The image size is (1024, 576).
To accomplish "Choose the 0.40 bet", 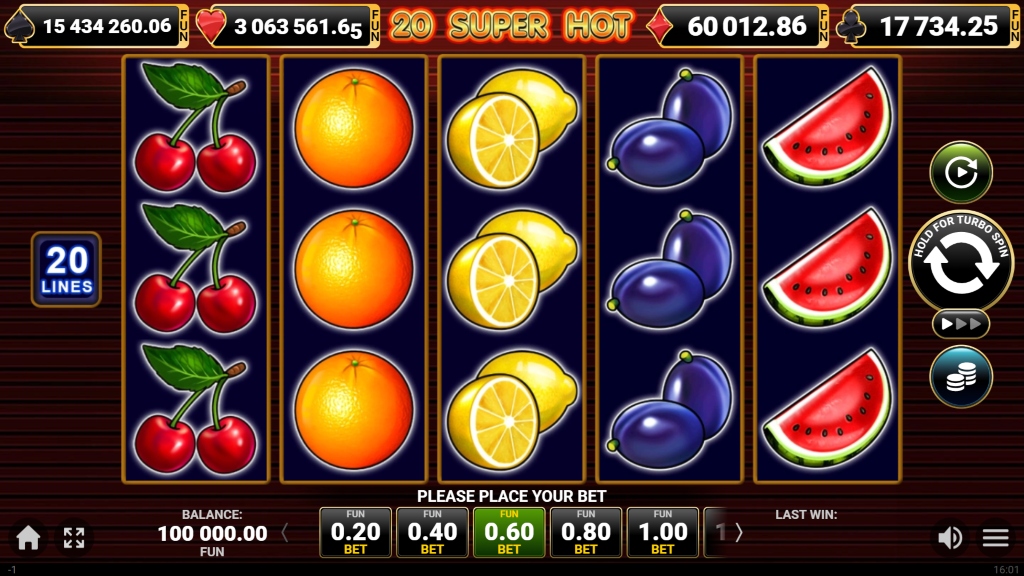I will (x=432, y=532).
